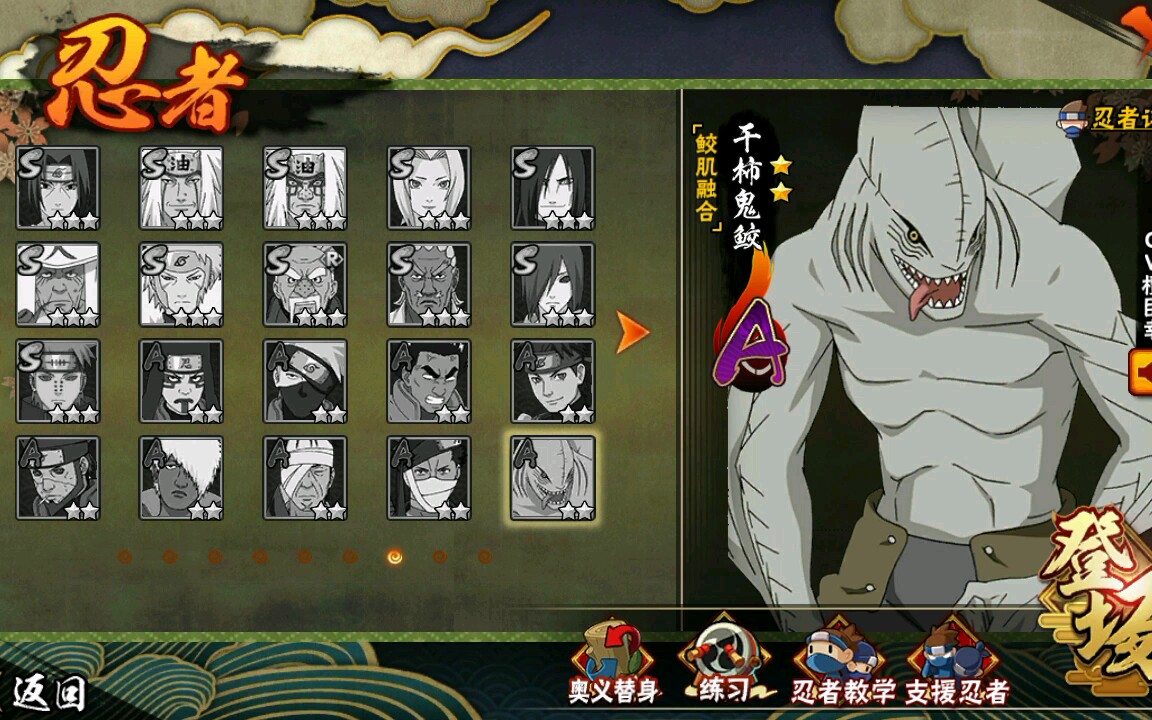
Task: Go back with the 返回 button
Action: pyautogui.click(x=50, y=692)
